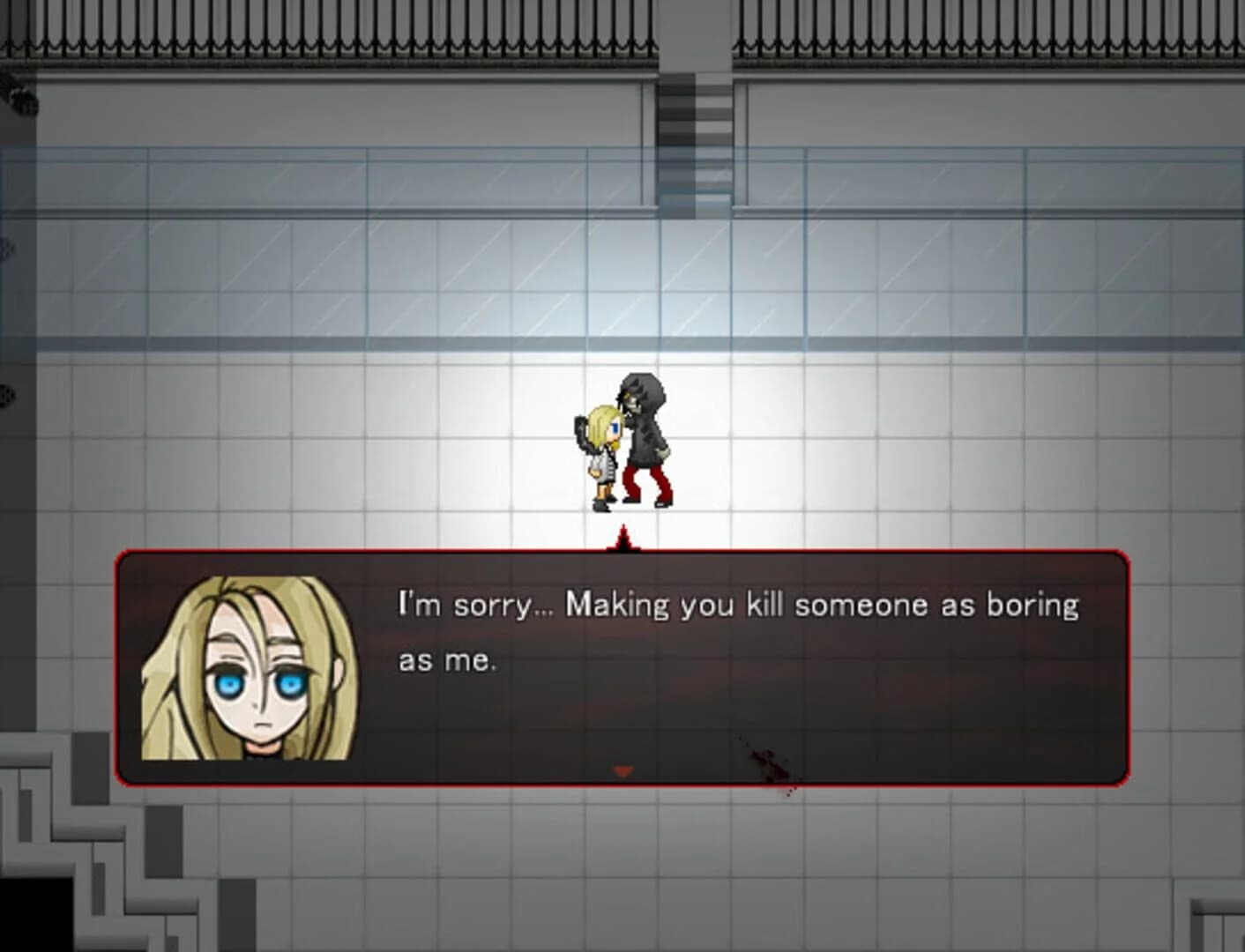Click the hooded Zack sprite
The width and height of the screenshot is (1245, 952).
(644, 432)
